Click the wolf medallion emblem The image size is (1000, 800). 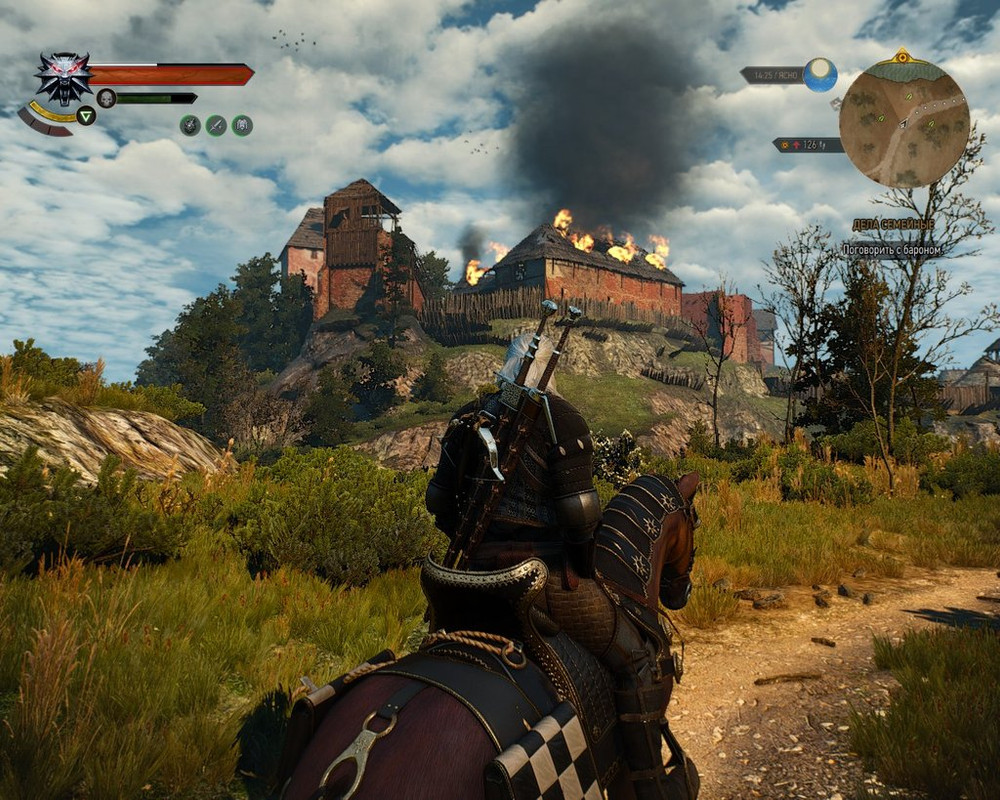pos(63,77)
